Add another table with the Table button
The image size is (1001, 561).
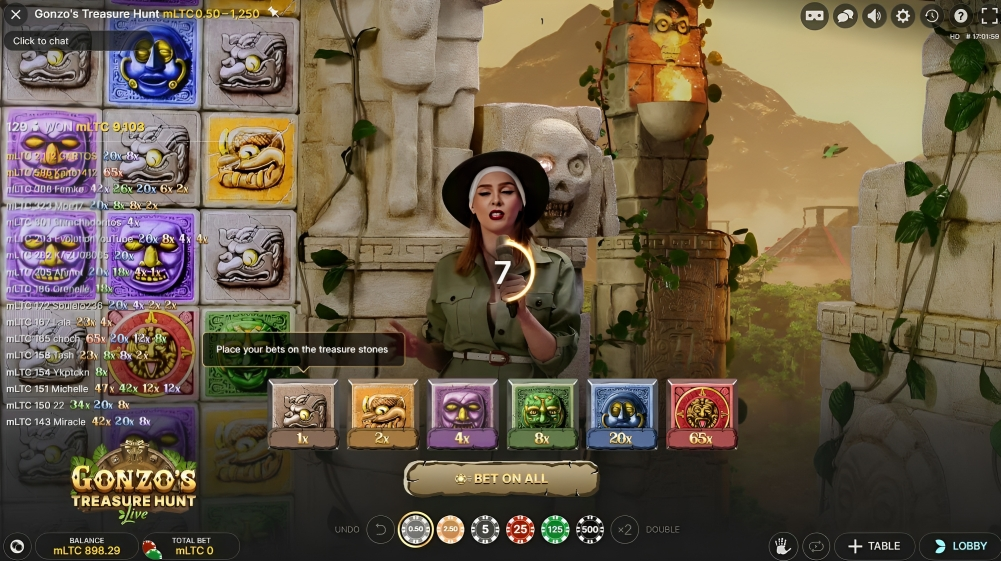click(x=874, y=546)
